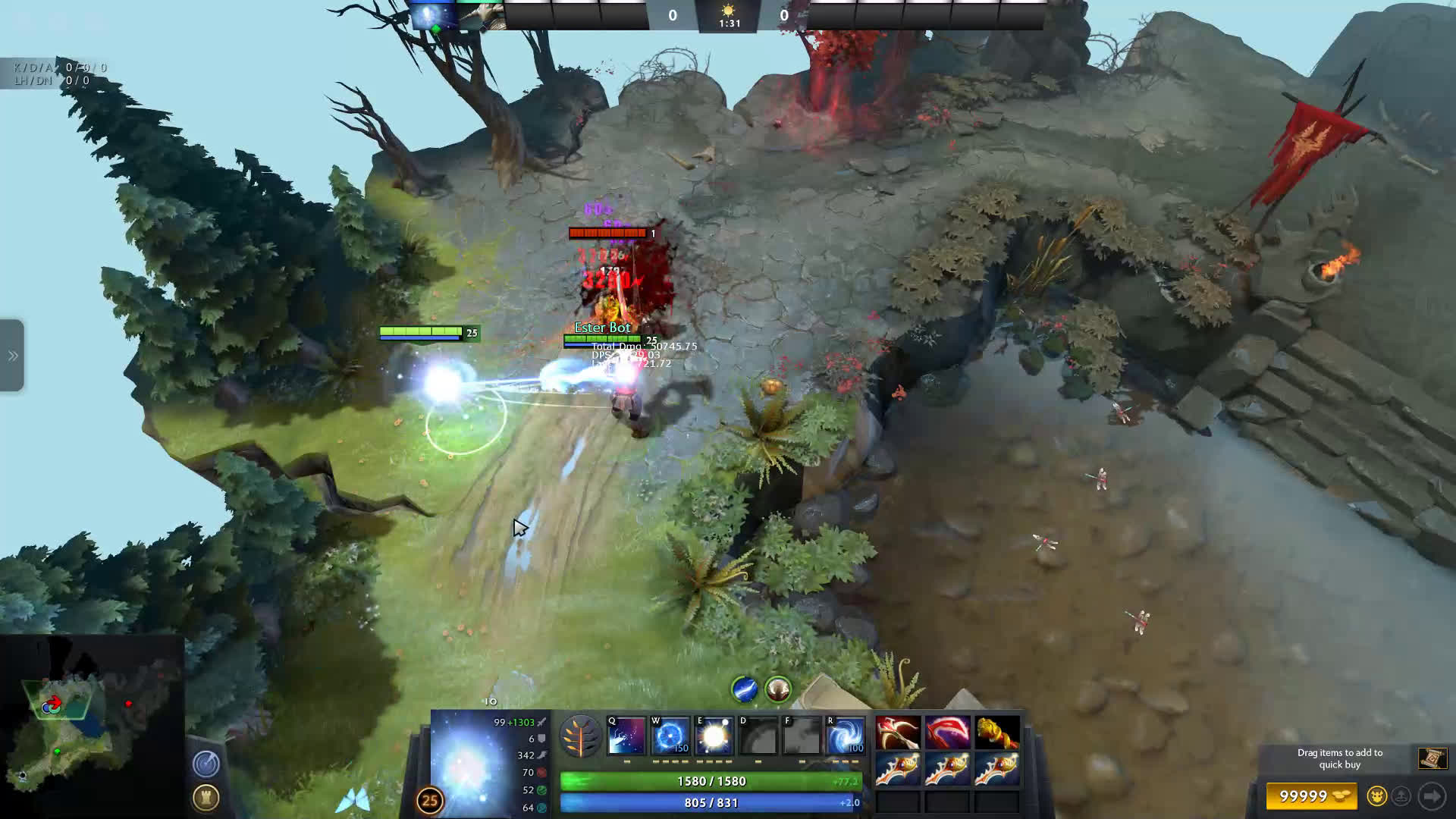The image size is (1456, 819).
Task: Click the Tether buff icon above abilities
Action: tap(745, 689)
